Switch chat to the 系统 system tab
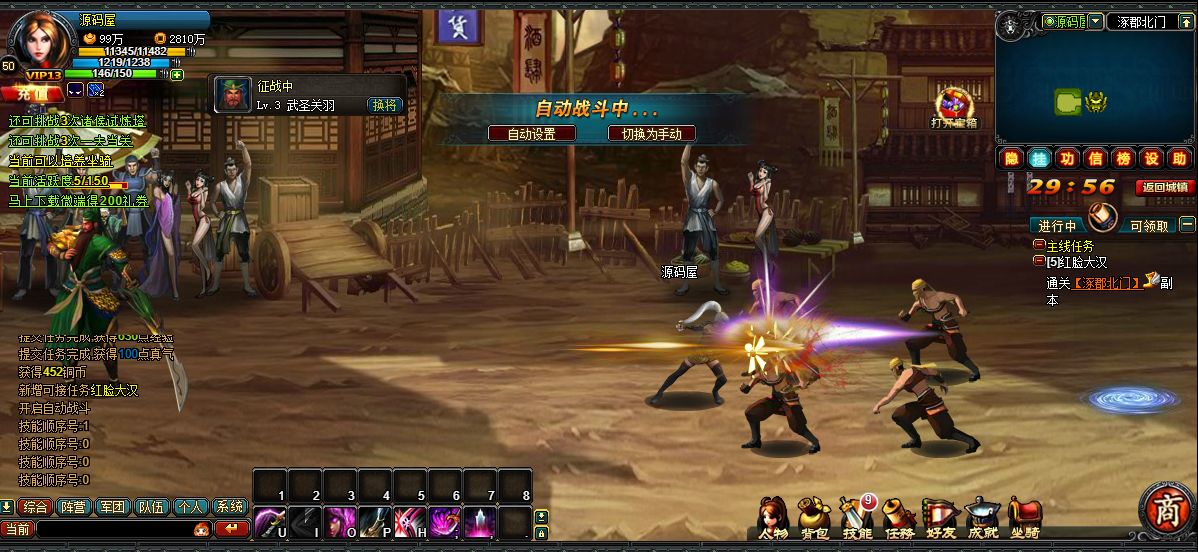This screenshot has height=552, width=1198. (x=230, y=507)
